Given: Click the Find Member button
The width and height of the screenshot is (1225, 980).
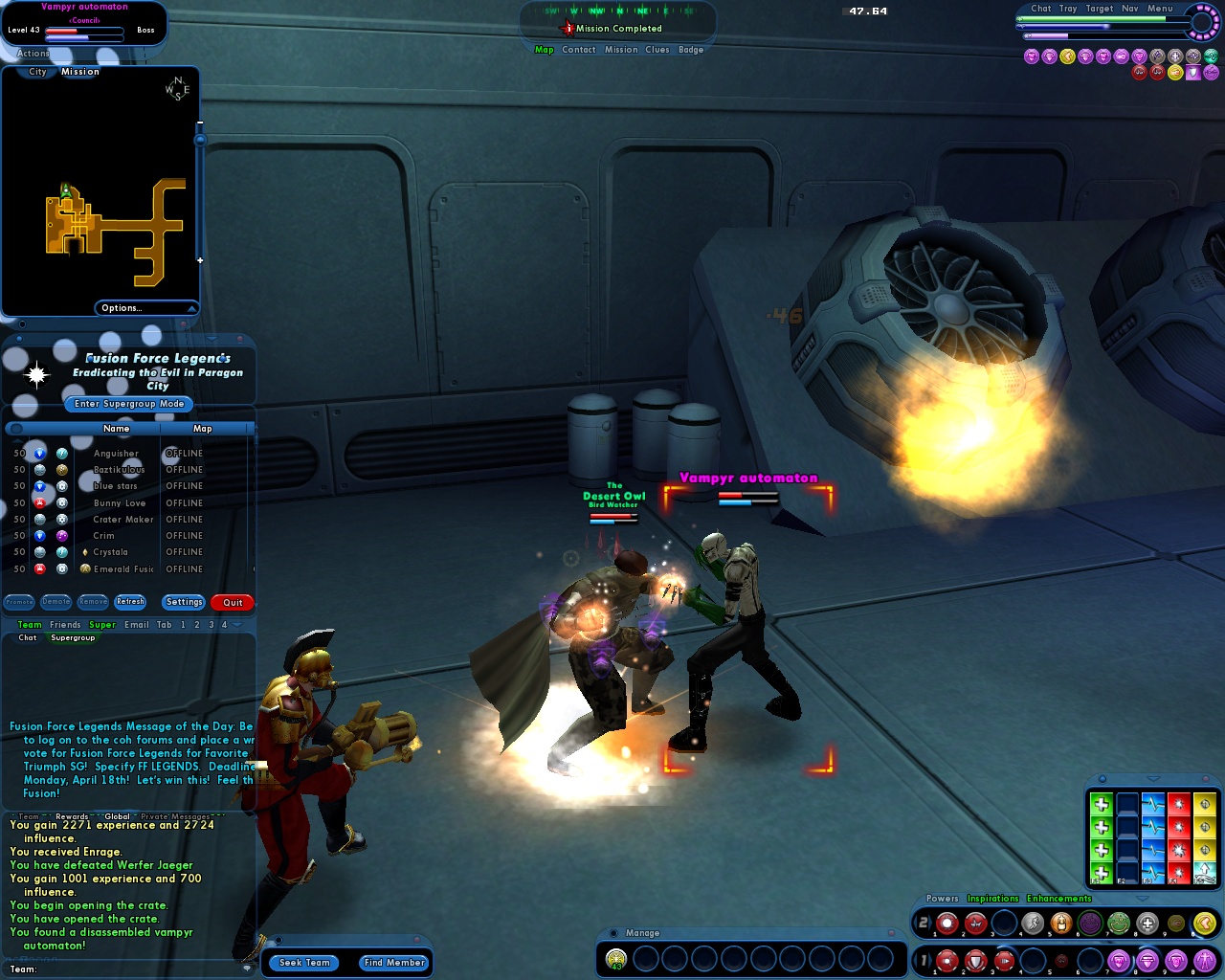Looking at the screenshot, I should pos(393,963).
